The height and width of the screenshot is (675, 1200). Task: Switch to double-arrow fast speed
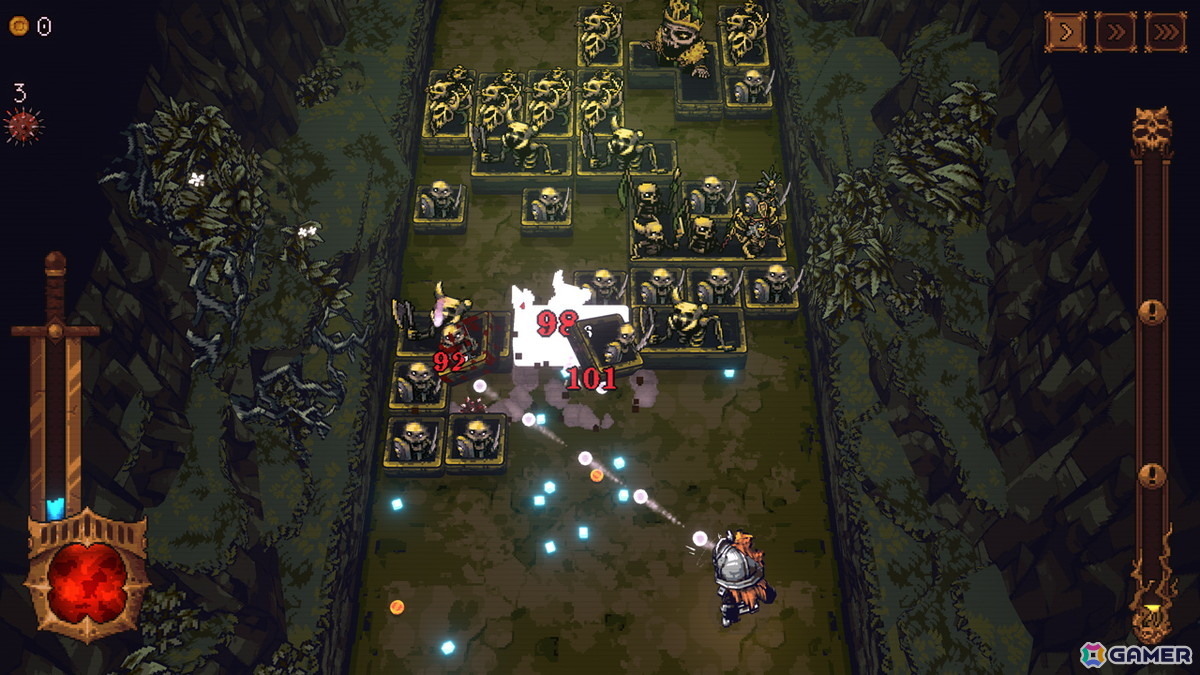coord(1115,32)
